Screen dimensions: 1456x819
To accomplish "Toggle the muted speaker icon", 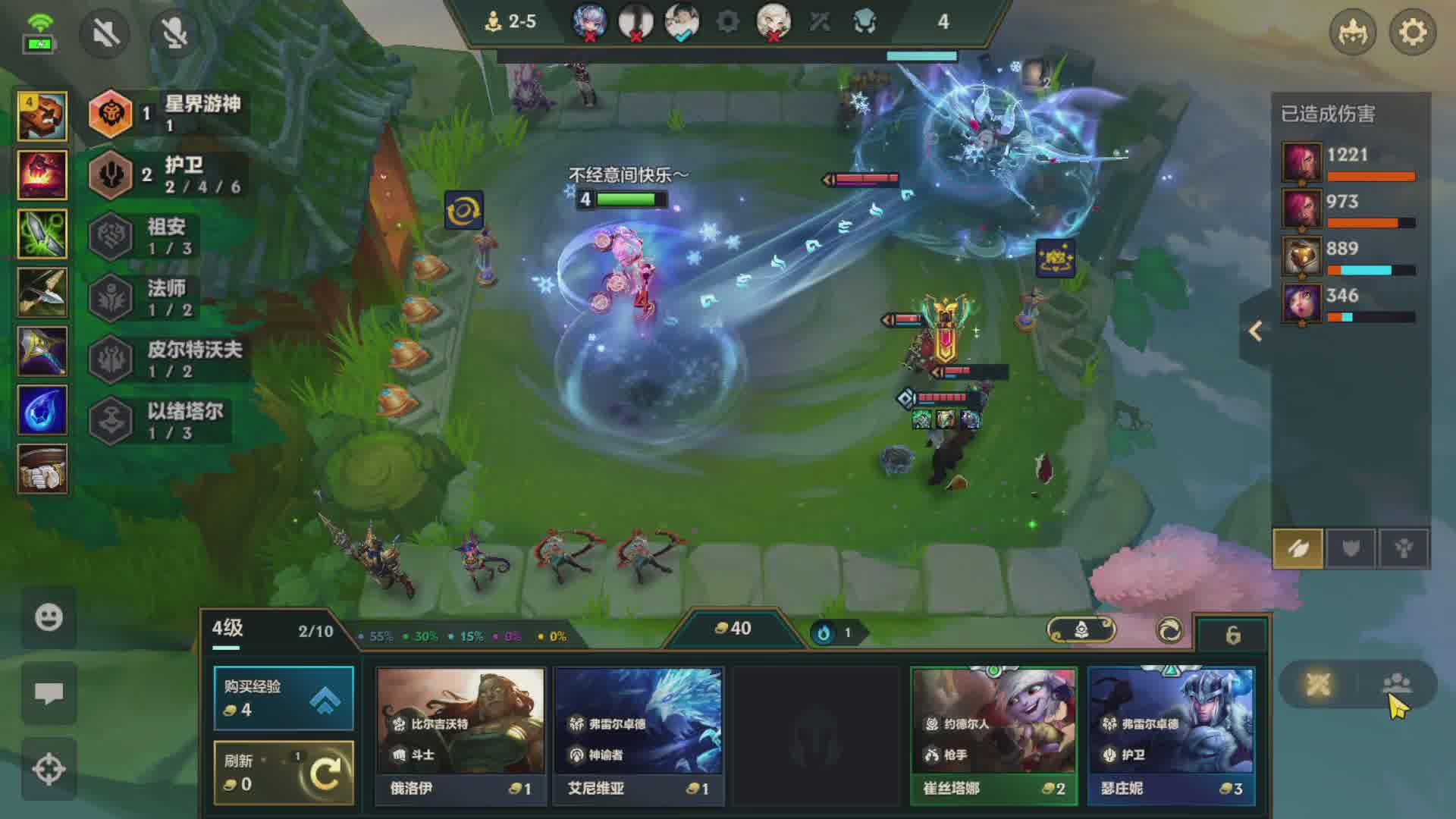I will click(105, 33).
